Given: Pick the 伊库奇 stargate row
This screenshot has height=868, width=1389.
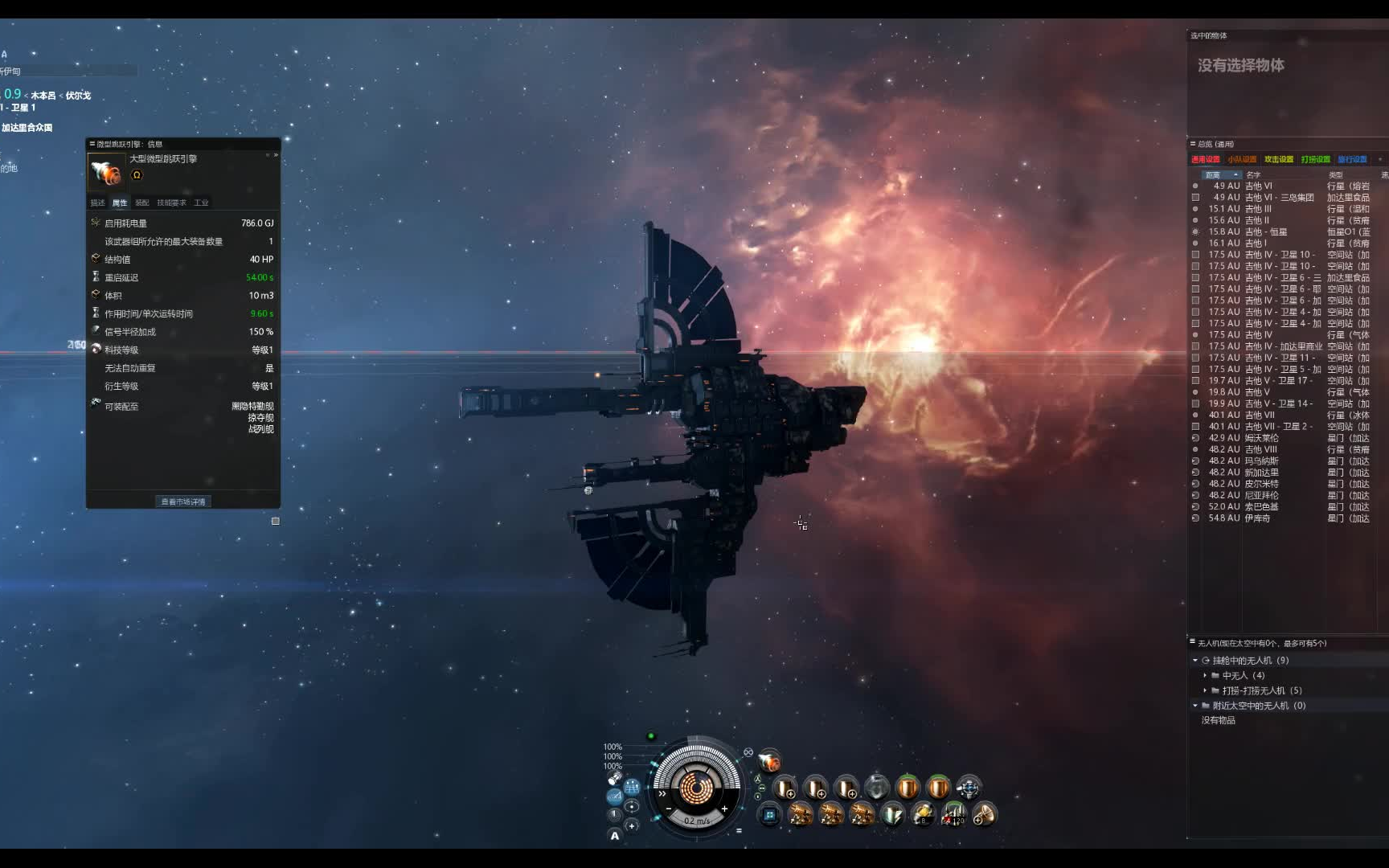Looking at the screenshot, I should (1257, 518).
